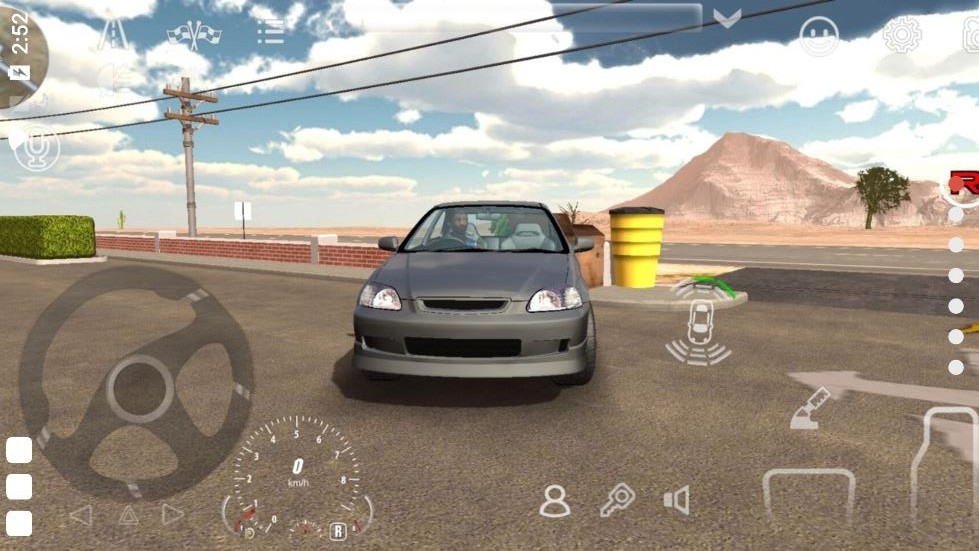Screen dimensions: 979x551
Task: Tap the parking sensor car icon
Action: pos(701,322)
